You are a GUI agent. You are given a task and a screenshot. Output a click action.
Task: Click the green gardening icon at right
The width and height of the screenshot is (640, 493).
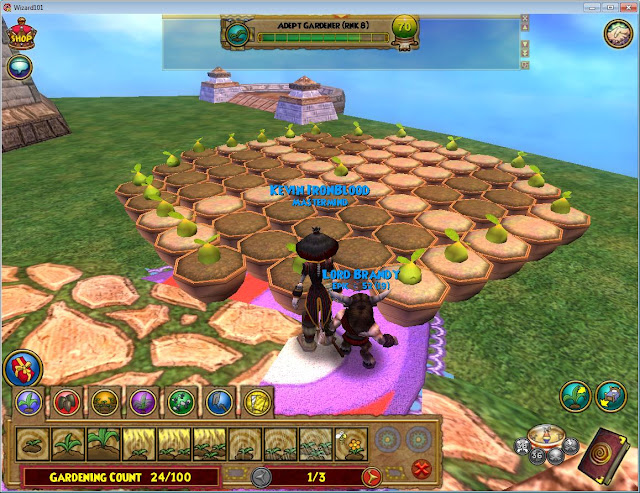click(x=573, y=393)
